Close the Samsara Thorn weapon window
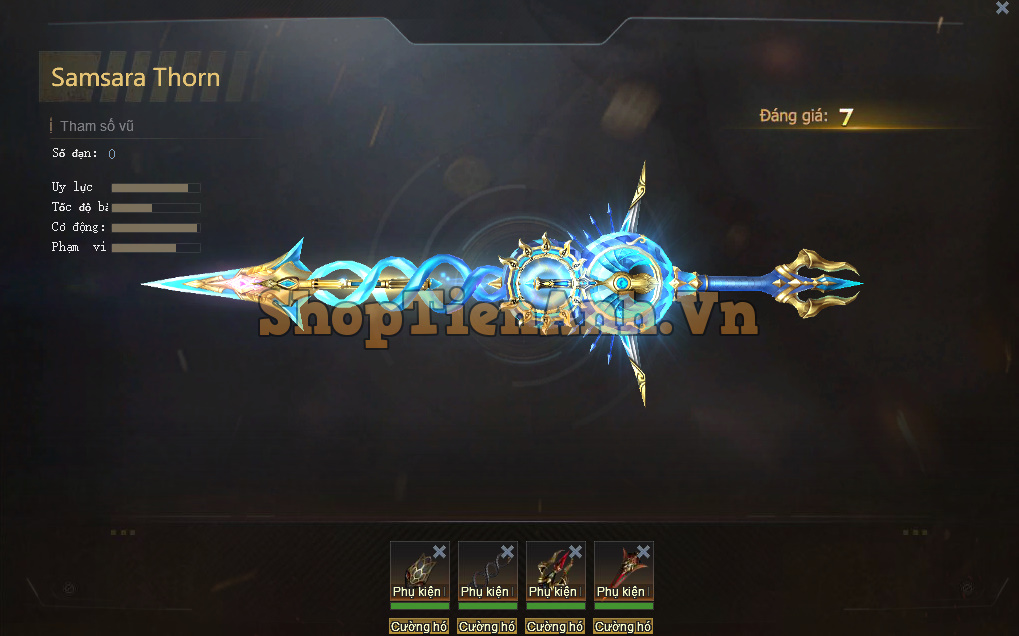Image resolution: width=1019 pixels, height=636 pixels. 1002,8
